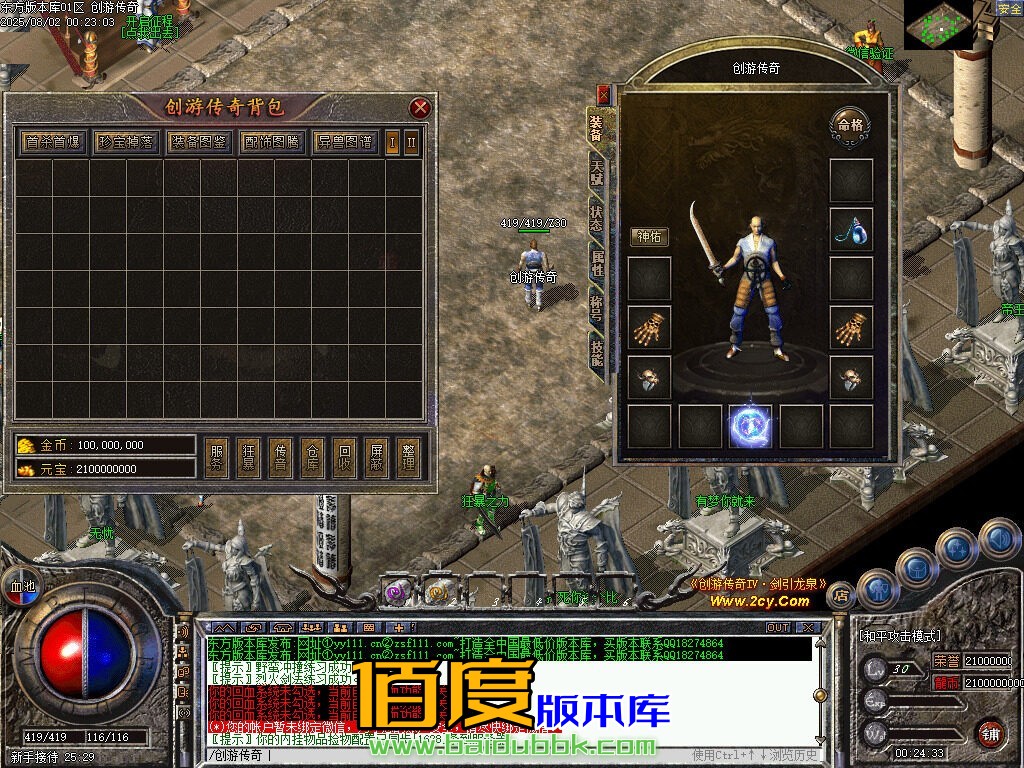The image size is (1024, 768).
Task: Close the 创游传奇背包 backpack window
Action: [x=420, y=108]
